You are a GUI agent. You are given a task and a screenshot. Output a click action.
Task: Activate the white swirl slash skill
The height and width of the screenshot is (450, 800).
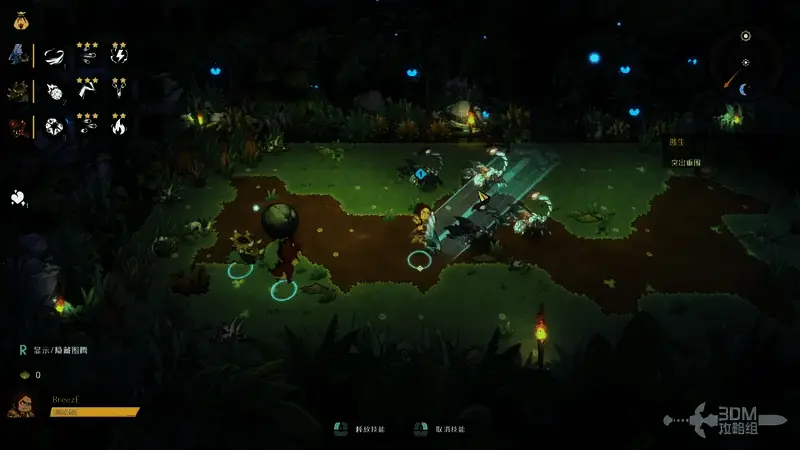[x=55, y=56]
